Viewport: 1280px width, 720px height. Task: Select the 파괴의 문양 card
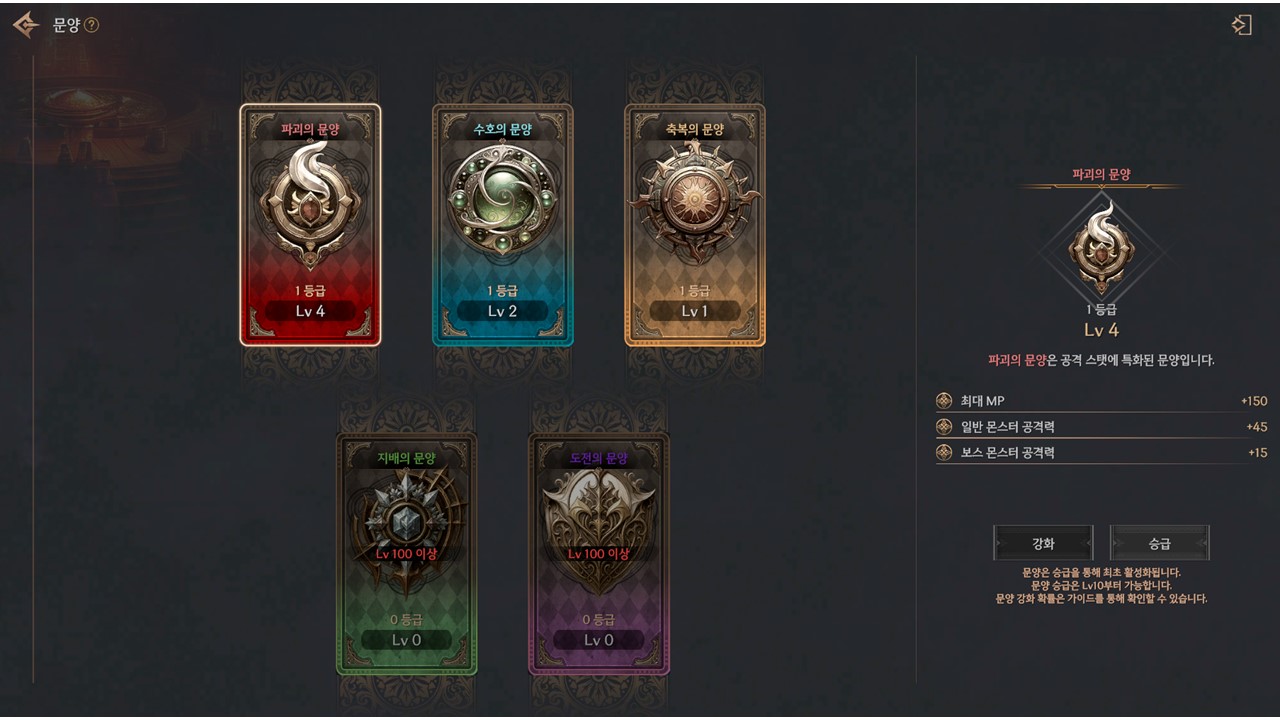[x=310, y=225]
